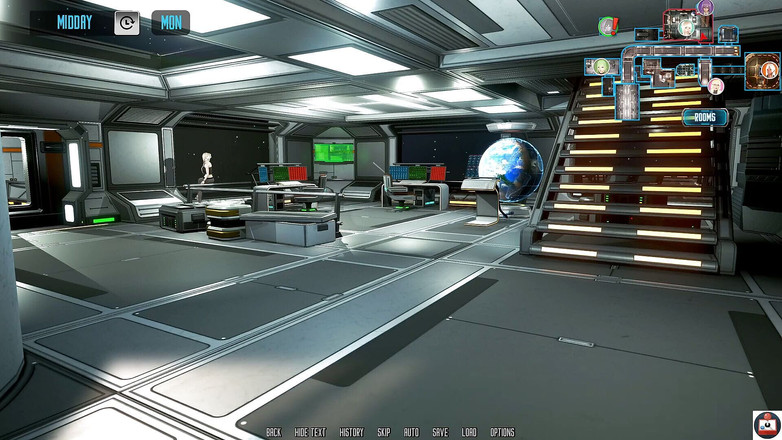Select the pink-haired character portrait on the minimap
The height and width of the screenshot is (440, 782).
pyautogui.click(x=716, y=86)
